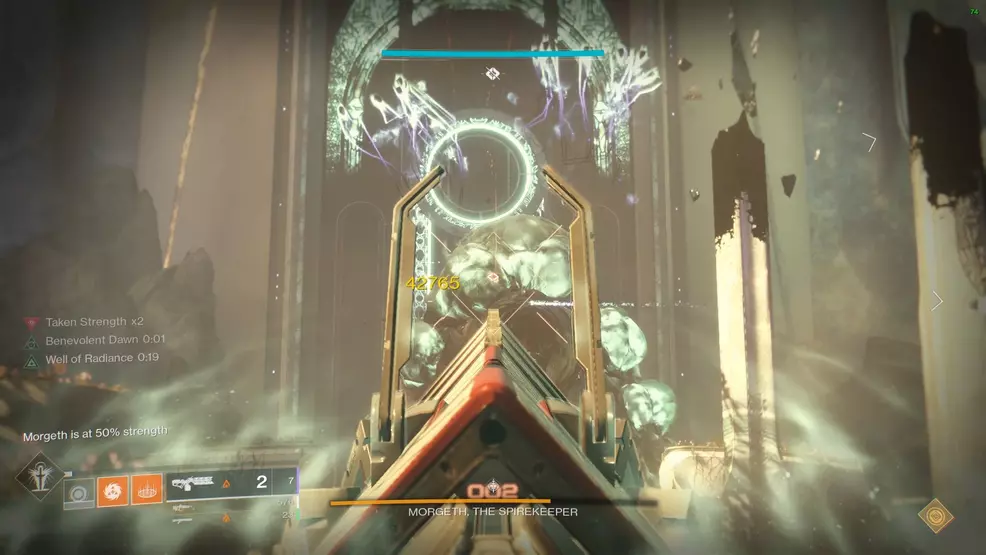
Task: Activate the orange rift class ability
Action: (146, 490)
